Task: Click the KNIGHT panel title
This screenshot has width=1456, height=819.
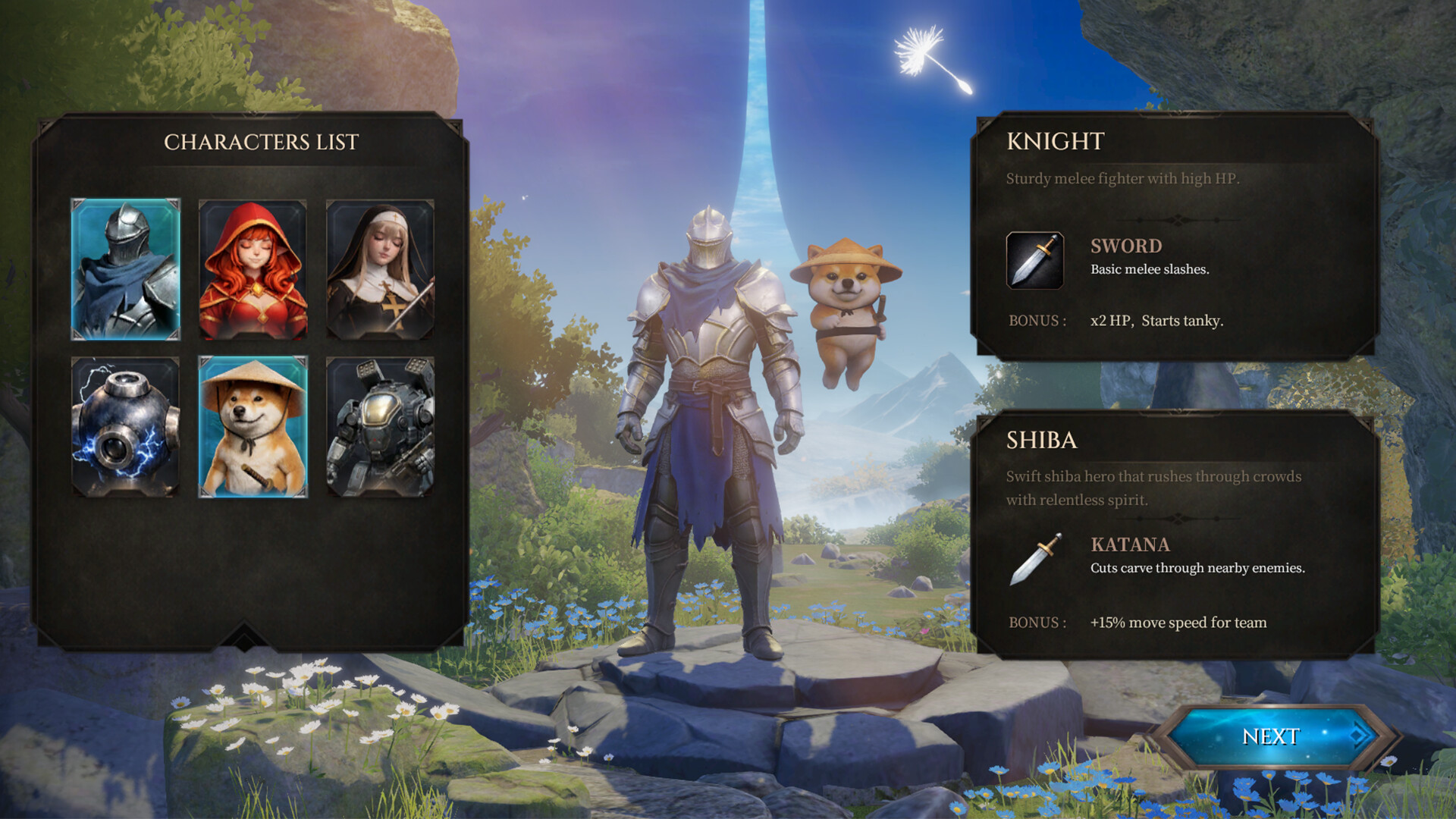Action: [x=1056, y=140]
